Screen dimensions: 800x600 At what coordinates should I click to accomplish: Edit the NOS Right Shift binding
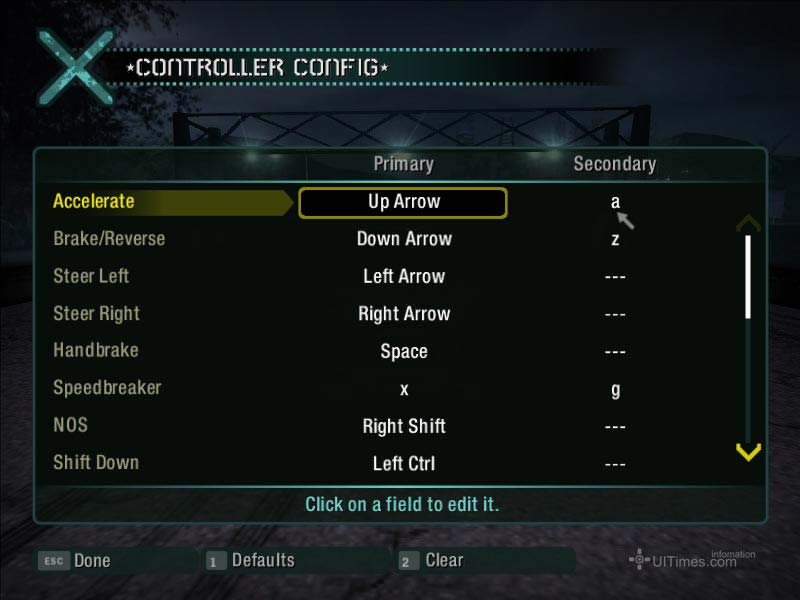(x=404, y=426)
